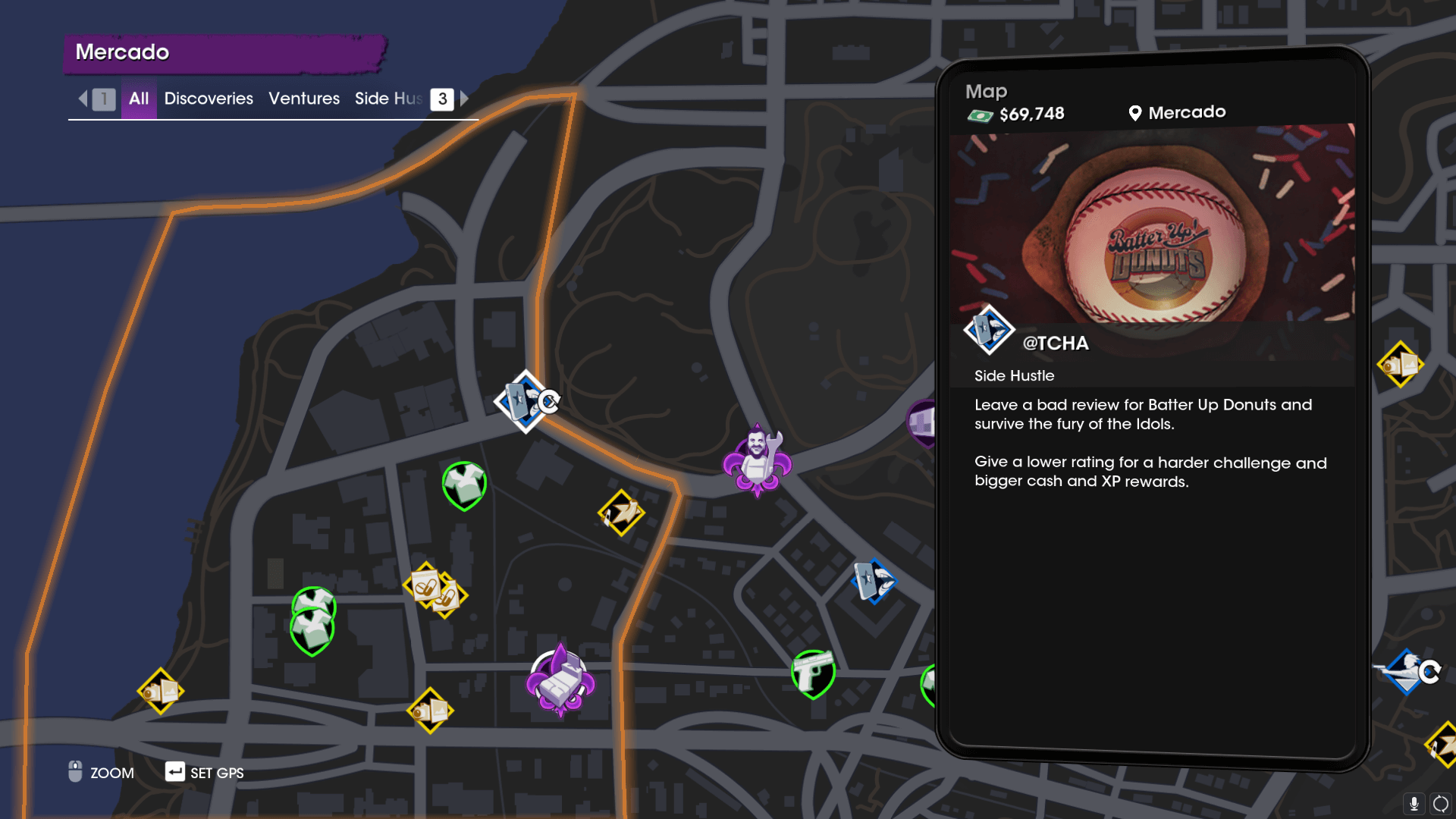
Task: Select the Side Hustles tab
Action: (x=388, y=99)
